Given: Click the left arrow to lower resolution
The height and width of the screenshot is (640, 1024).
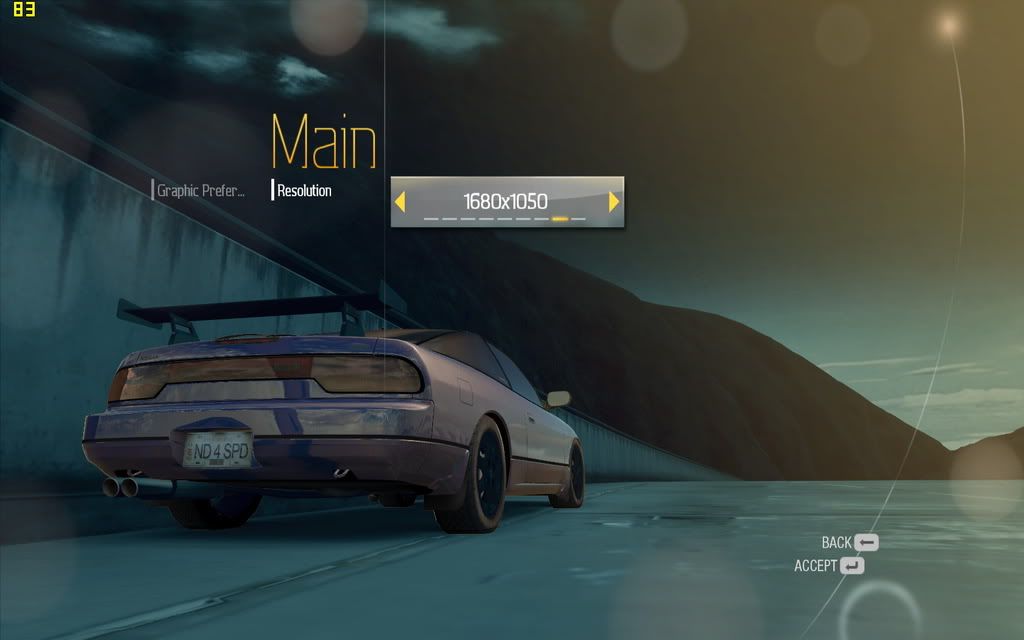Looking at the screenshot, I should tap(400, 202).
